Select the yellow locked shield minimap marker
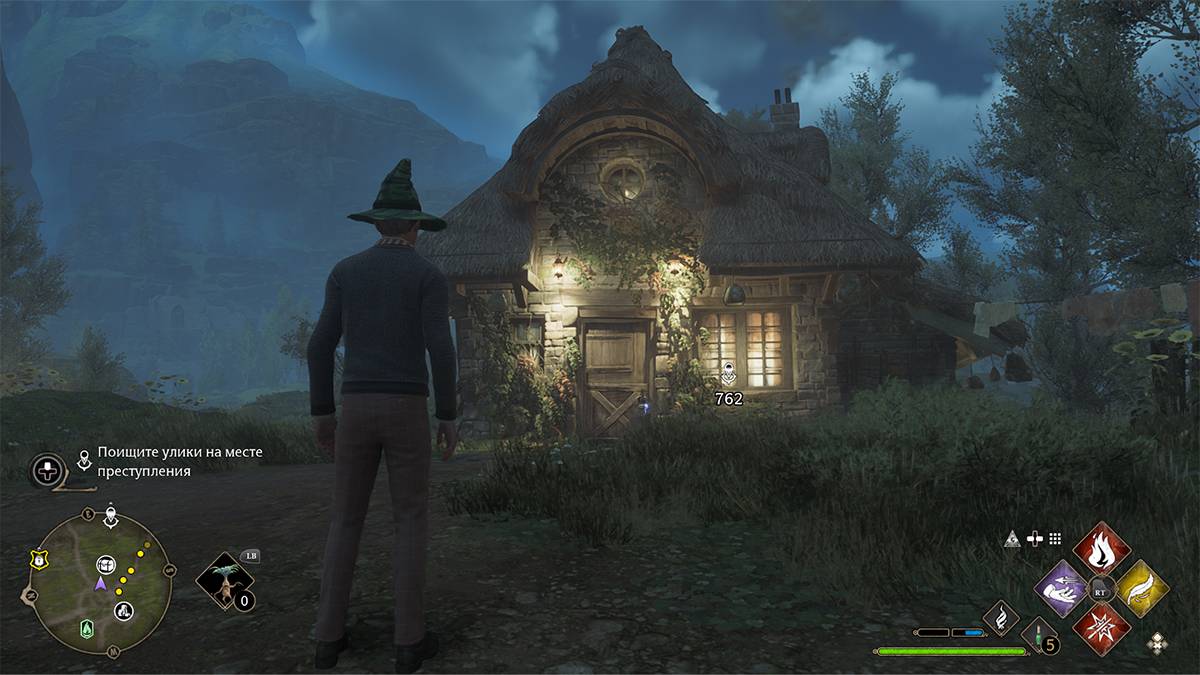 click(x=38, y=560)
